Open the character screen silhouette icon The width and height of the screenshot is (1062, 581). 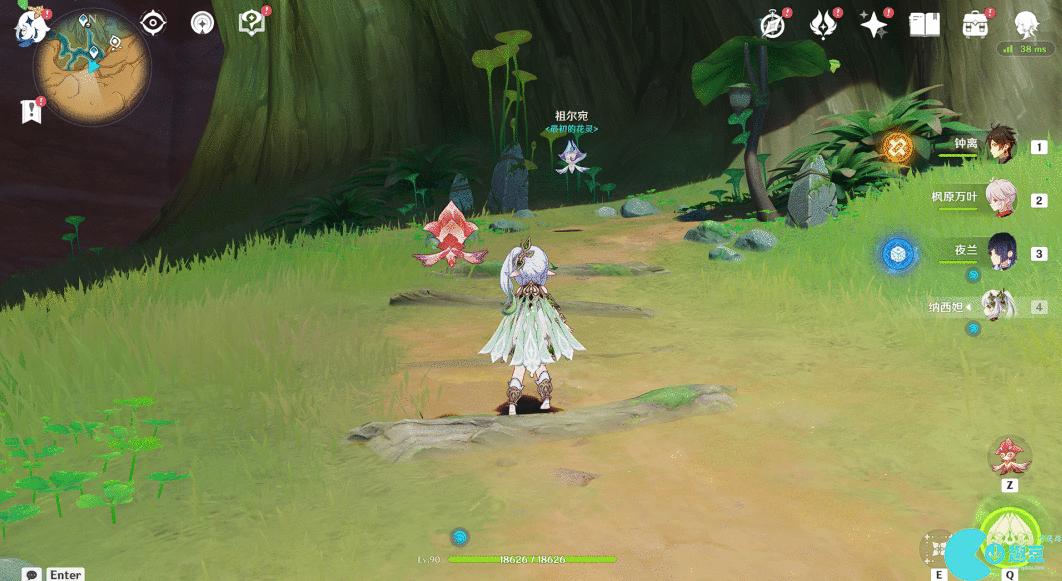pyautogui.click(x=1026, y=25)
